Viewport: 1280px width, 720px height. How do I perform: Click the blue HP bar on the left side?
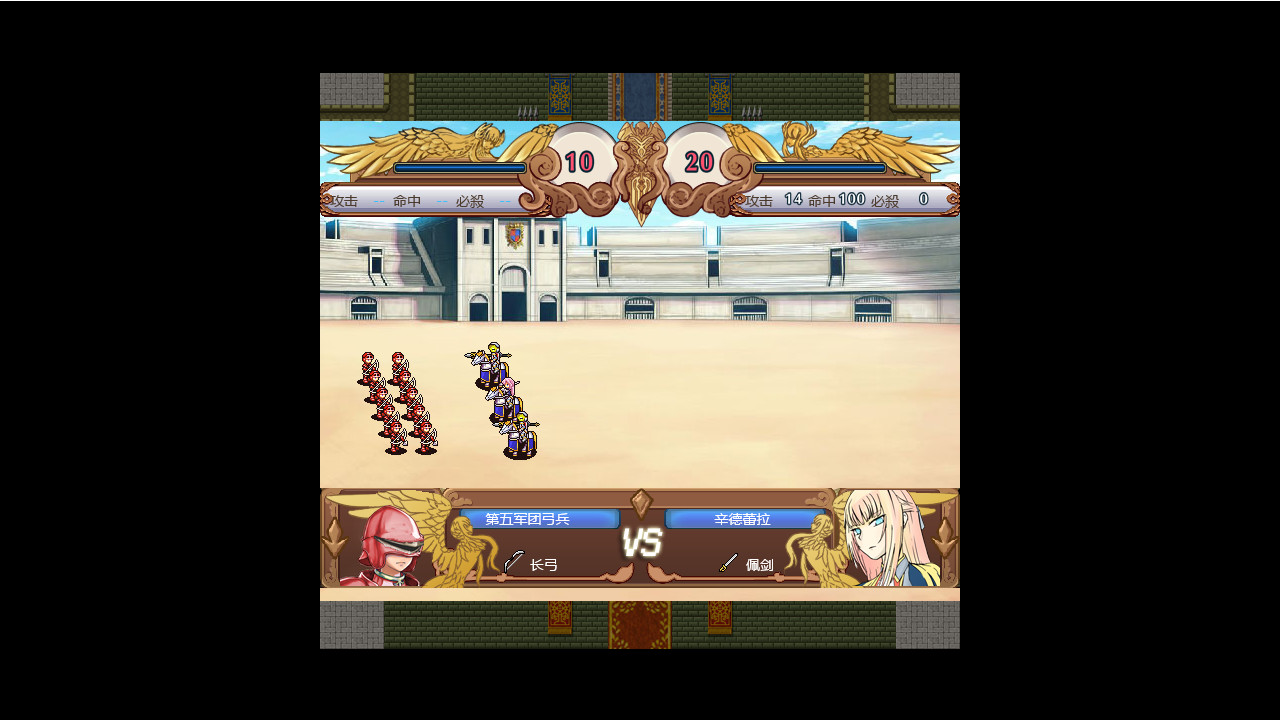pos(458,168)
